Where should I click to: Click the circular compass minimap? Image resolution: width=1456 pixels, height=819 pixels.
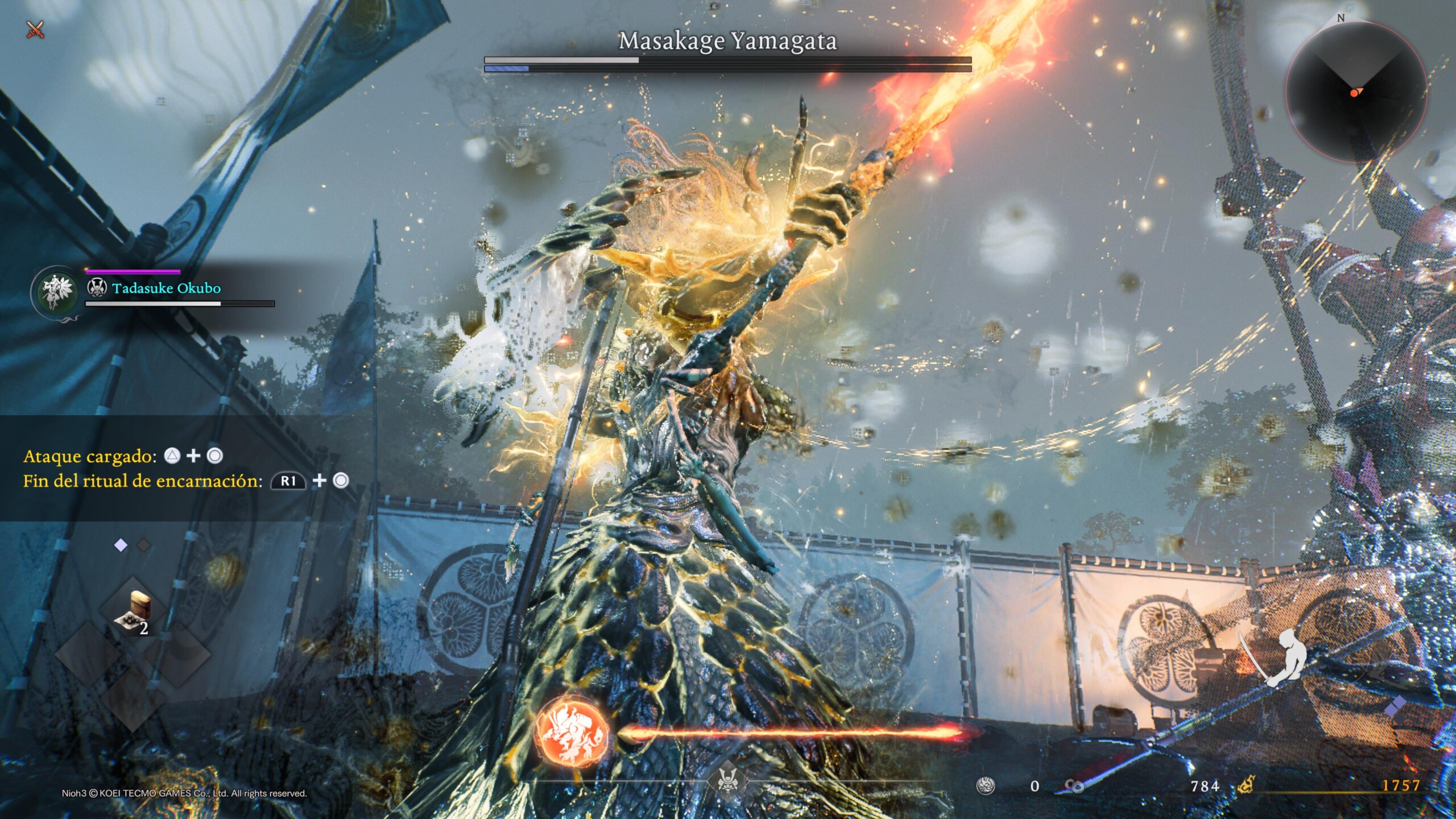coord(1356,91)
